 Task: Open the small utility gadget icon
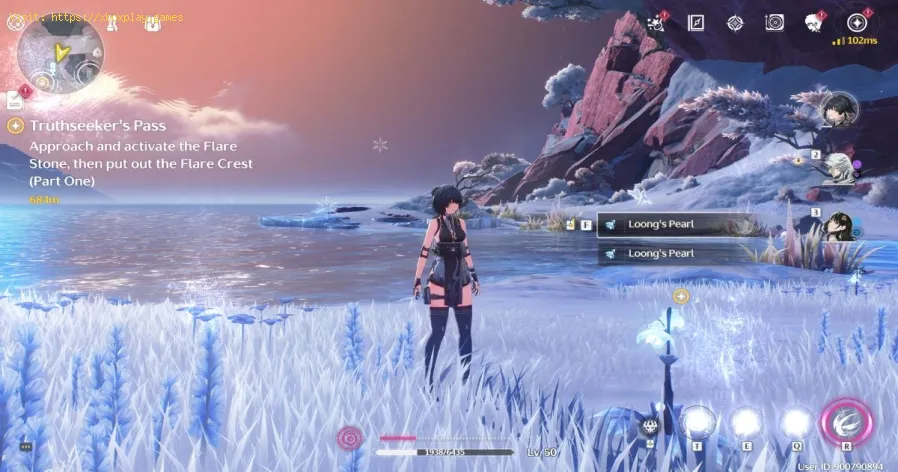click(648, 425)
